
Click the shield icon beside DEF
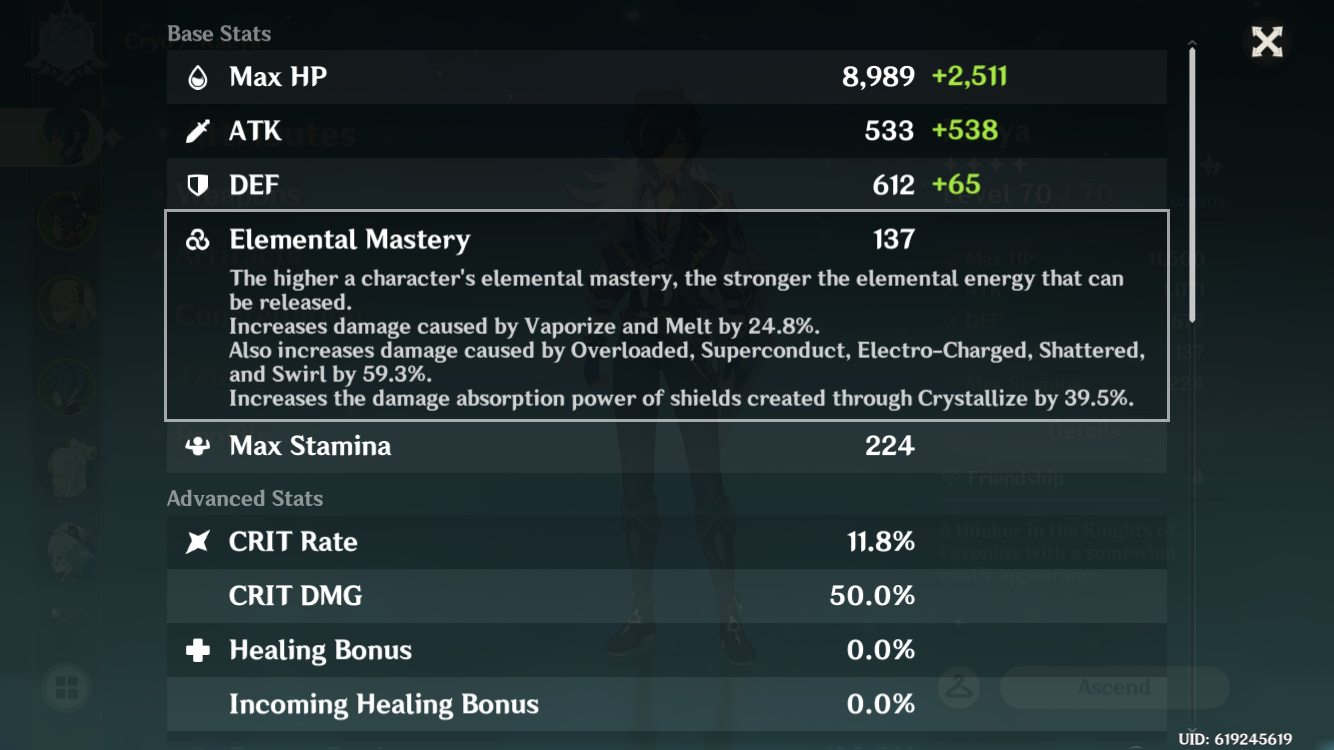click(x=198, y=184)
